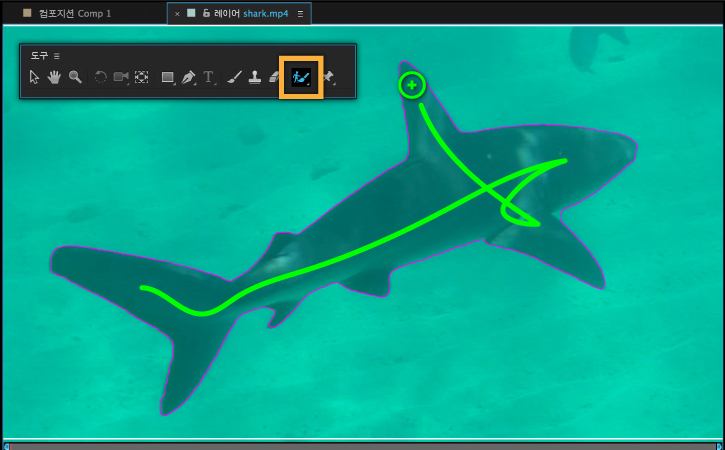The height and width of the screenshot is (450, 725).
Task: Choose the Brush tool
Action: [235, 77]
